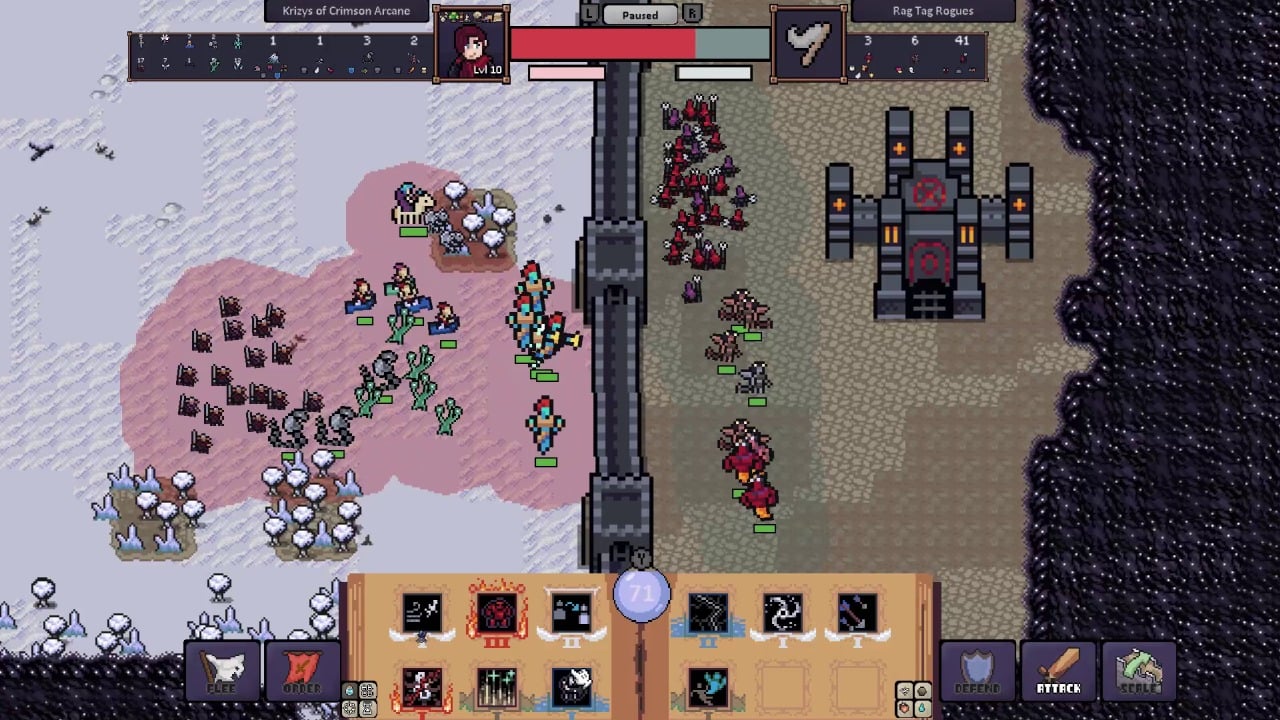The width and height of the screenshot is (1280, 720).
Task: Open the Rag Tag Rogues nameplate
Action: coord(935,10)
